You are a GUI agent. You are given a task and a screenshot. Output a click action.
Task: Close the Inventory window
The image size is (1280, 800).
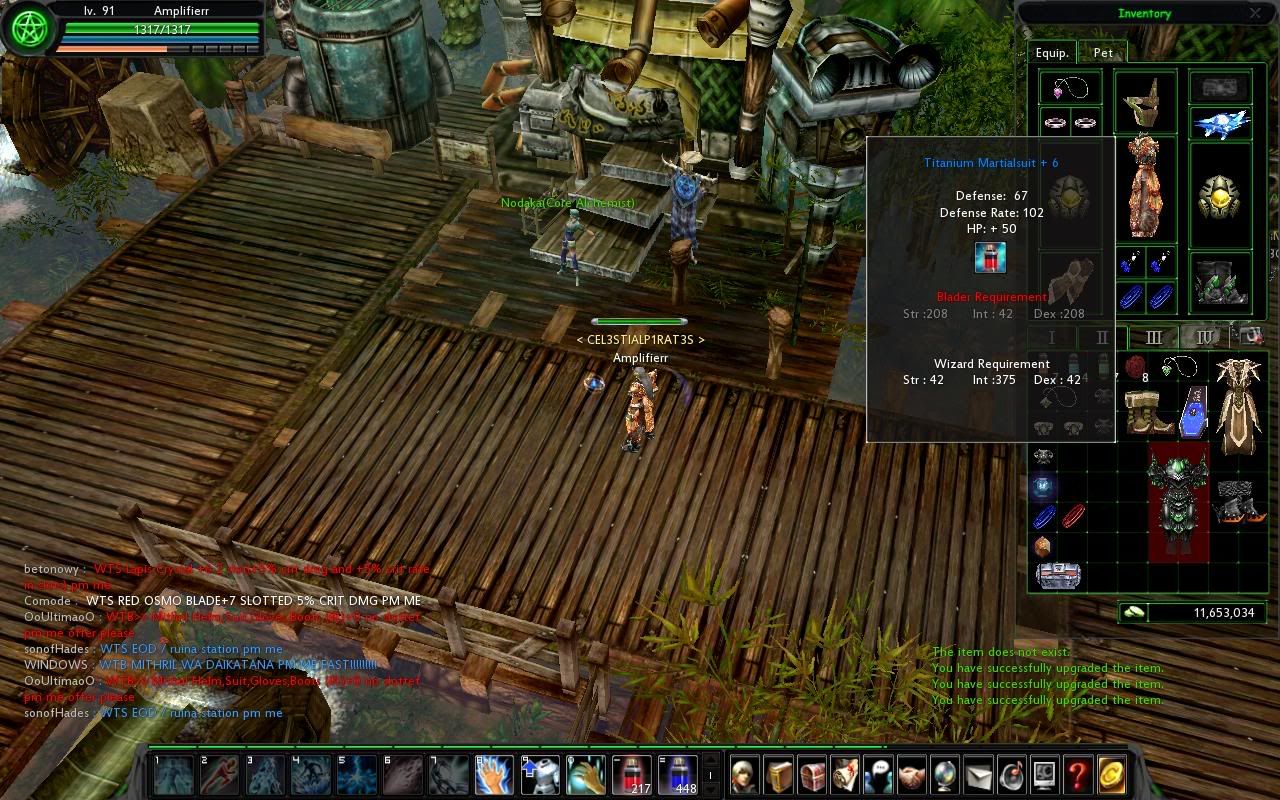1255,14
